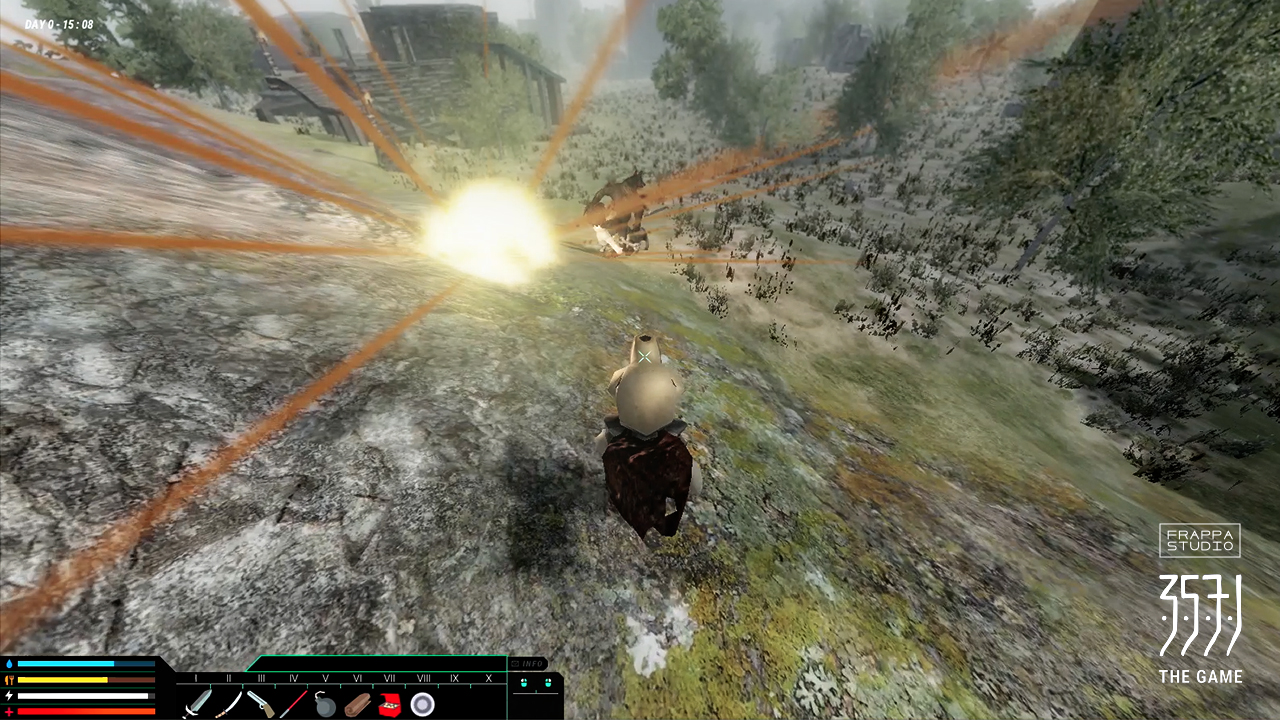Click the blue water droplet stat icon
This screenshot has width=1280, height=720.
[11, 665]
